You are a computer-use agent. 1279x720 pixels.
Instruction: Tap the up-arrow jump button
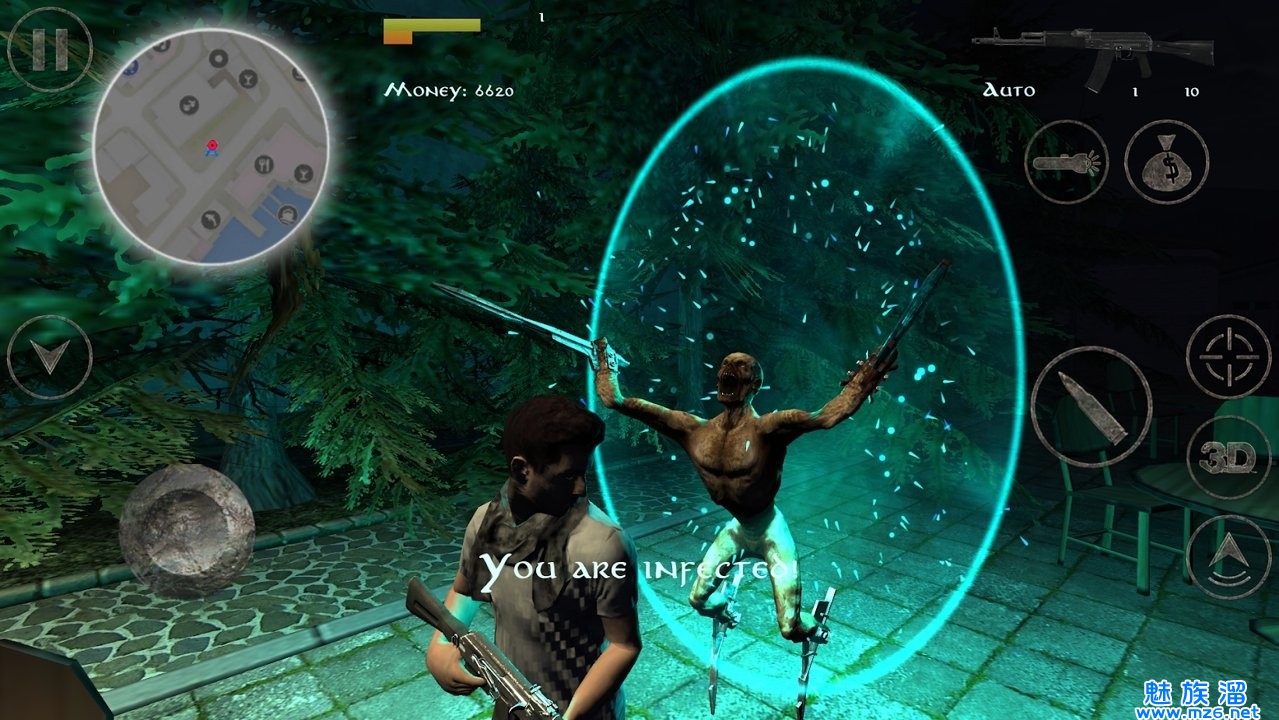[1227, 557]
